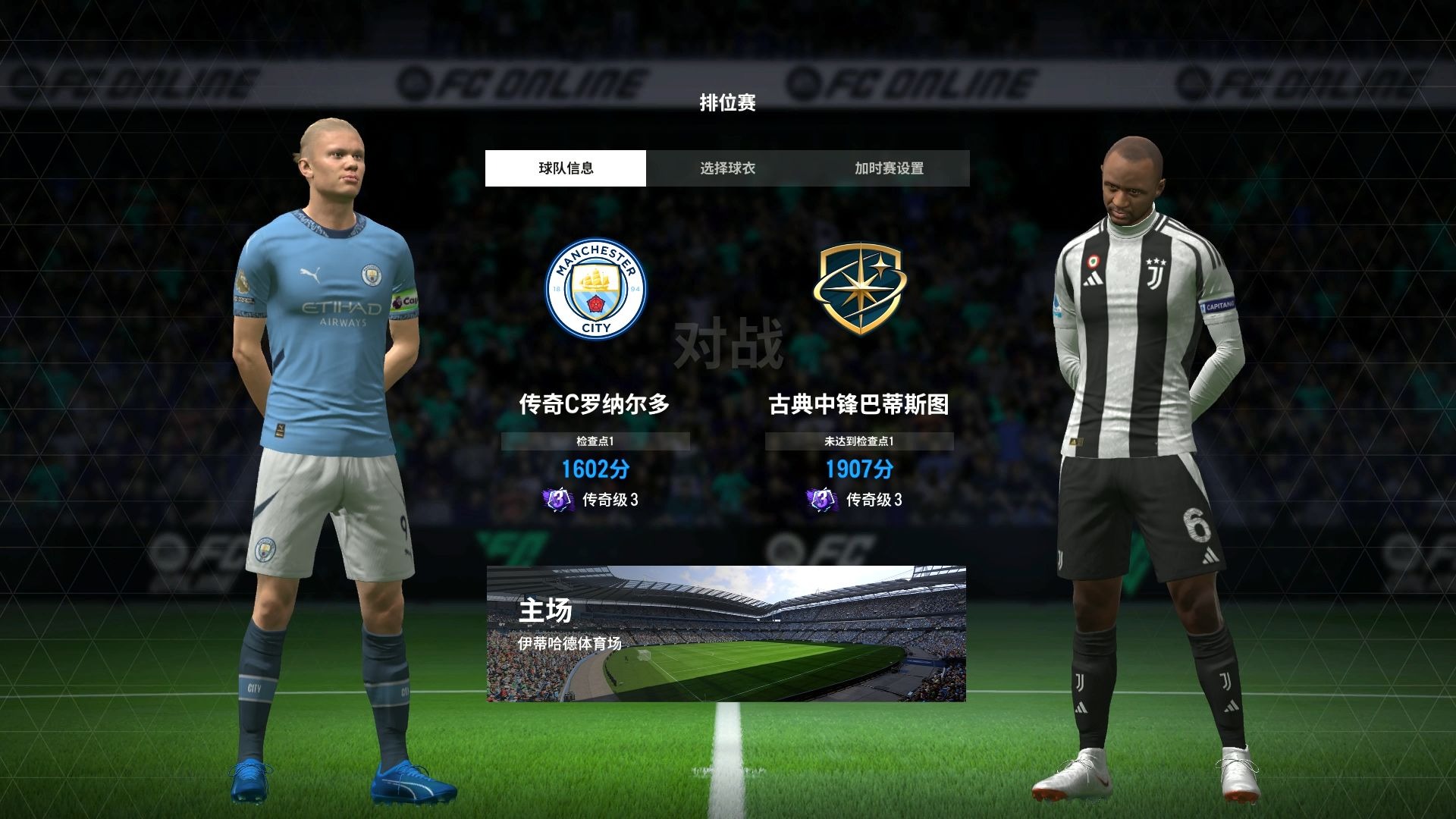Click the Manchester City club crest
This screenshot has height=819, width=1456.
click(596, 289)
